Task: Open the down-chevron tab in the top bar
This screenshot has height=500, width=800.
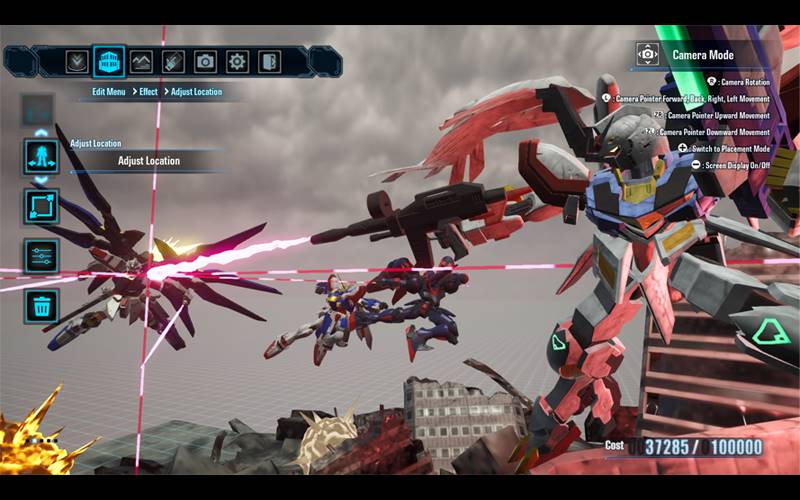Action: tap(76, 61)
